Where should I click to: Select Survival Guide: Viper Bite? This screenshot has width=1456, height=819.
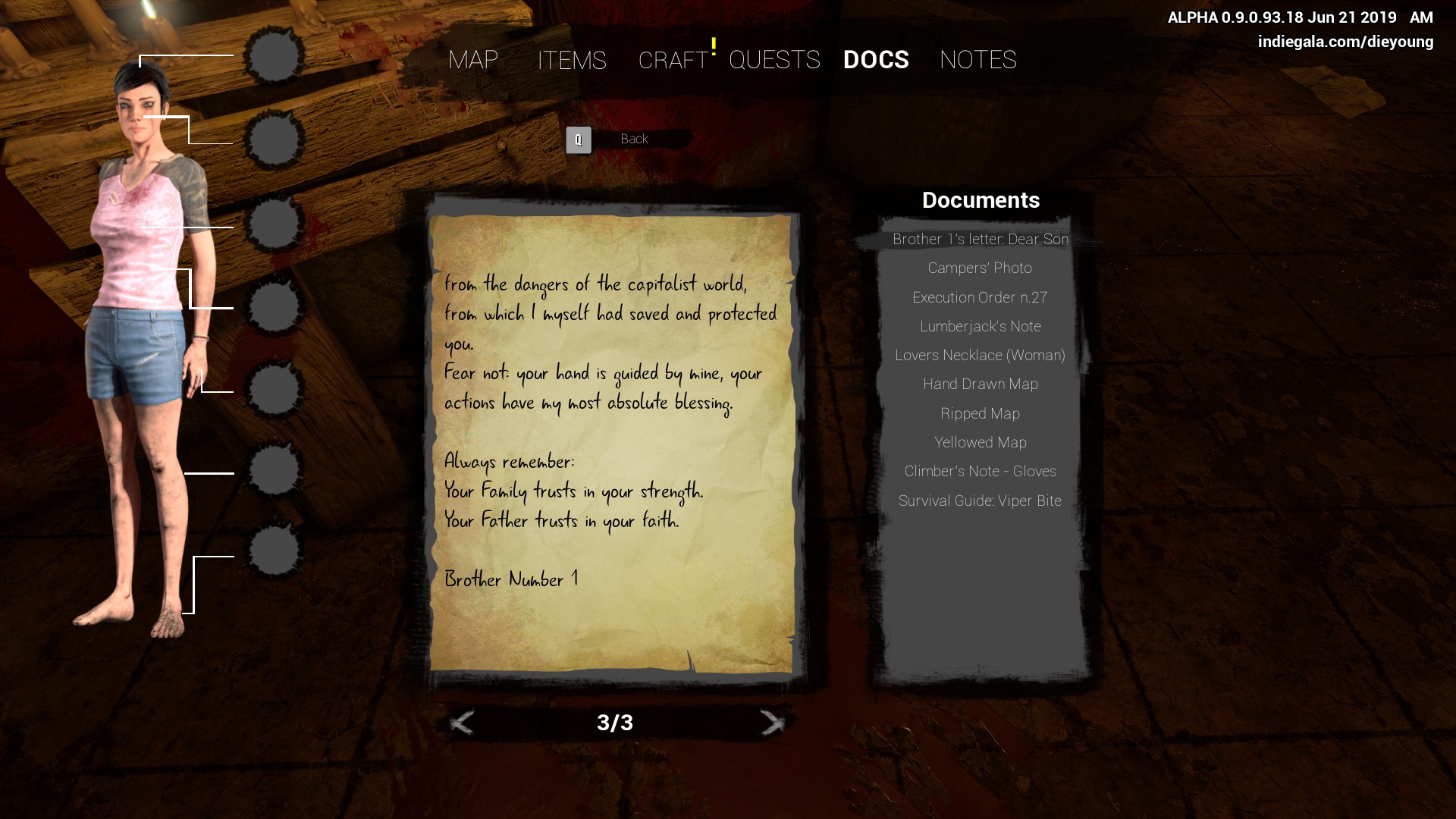click(980, 500)
